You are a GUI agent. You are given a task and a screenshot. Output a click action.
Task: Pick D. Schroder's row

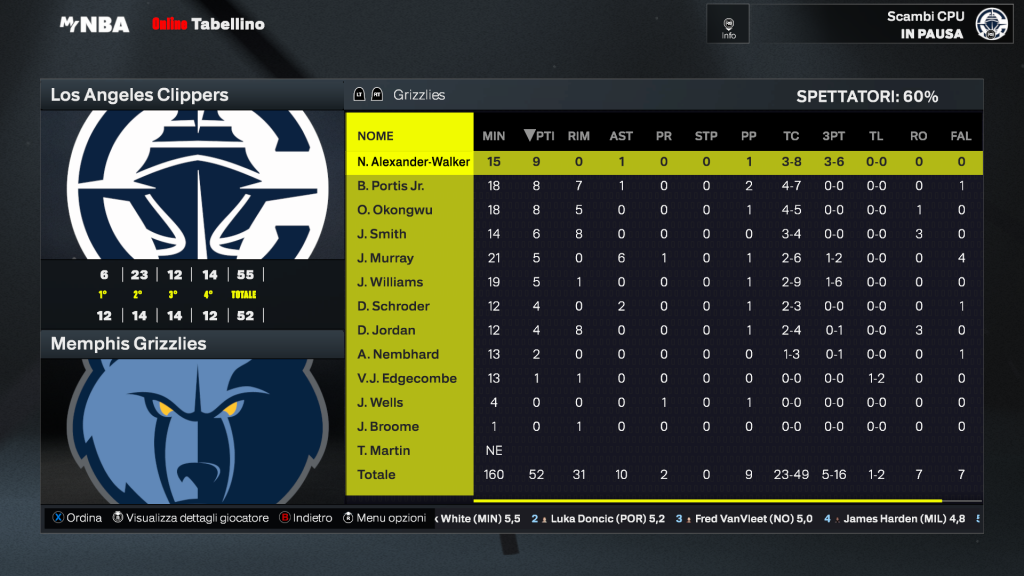(393, 306)
